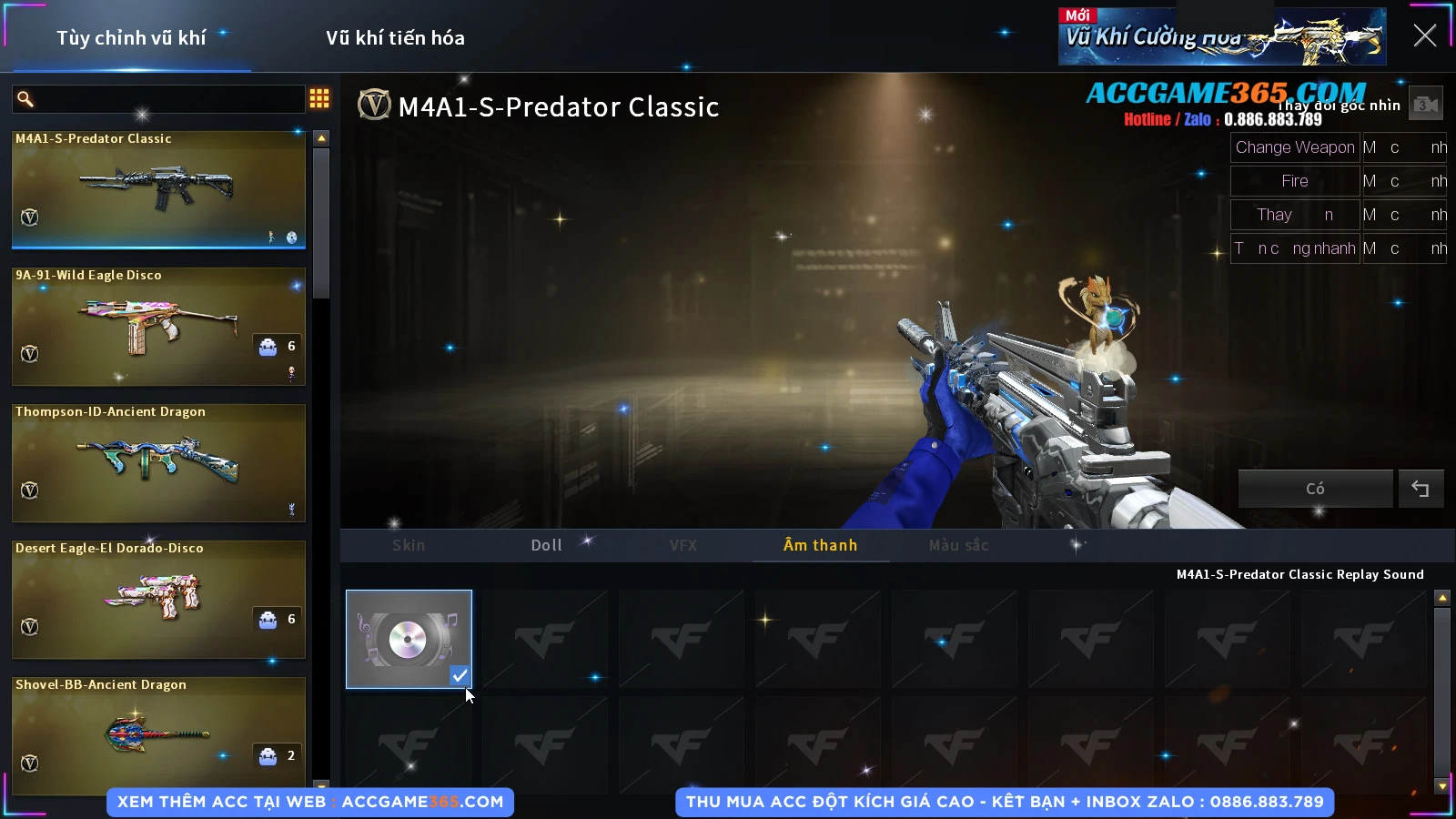Click the return arrow button

(1421, 489)
